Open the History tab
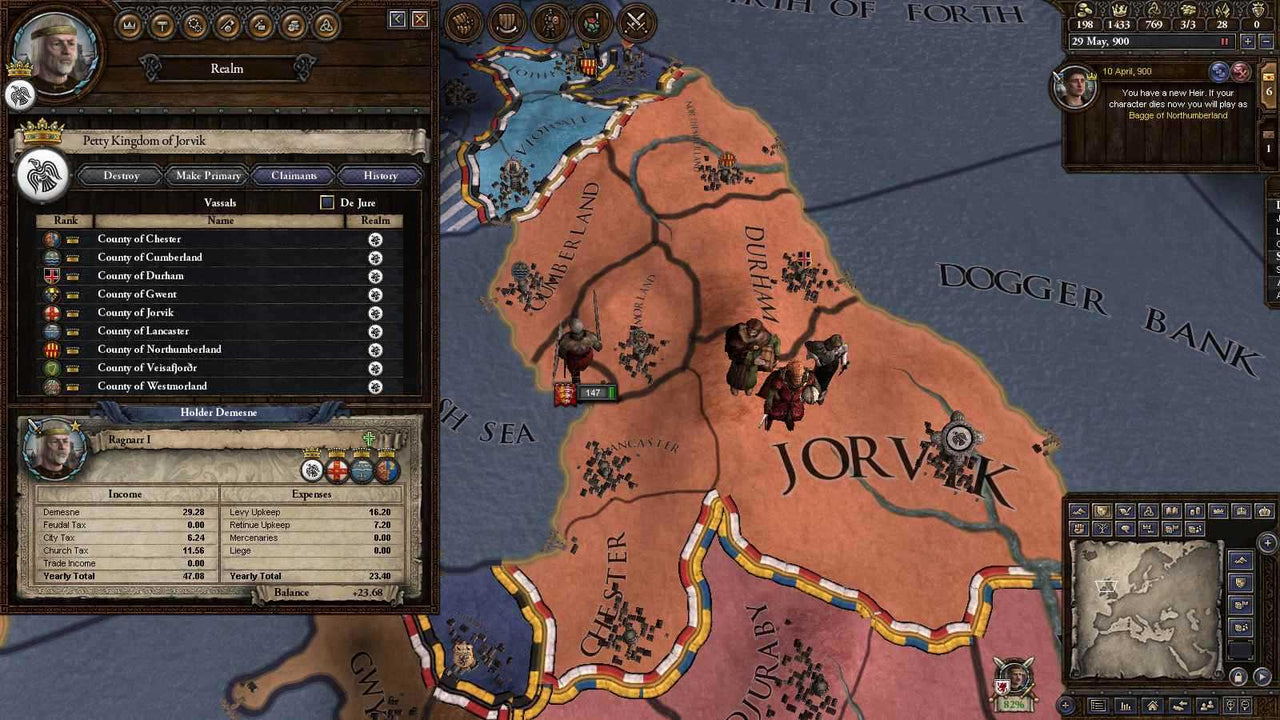This screenshot has height=720, width=1280. pyautogui.click(x=378, y=176)
